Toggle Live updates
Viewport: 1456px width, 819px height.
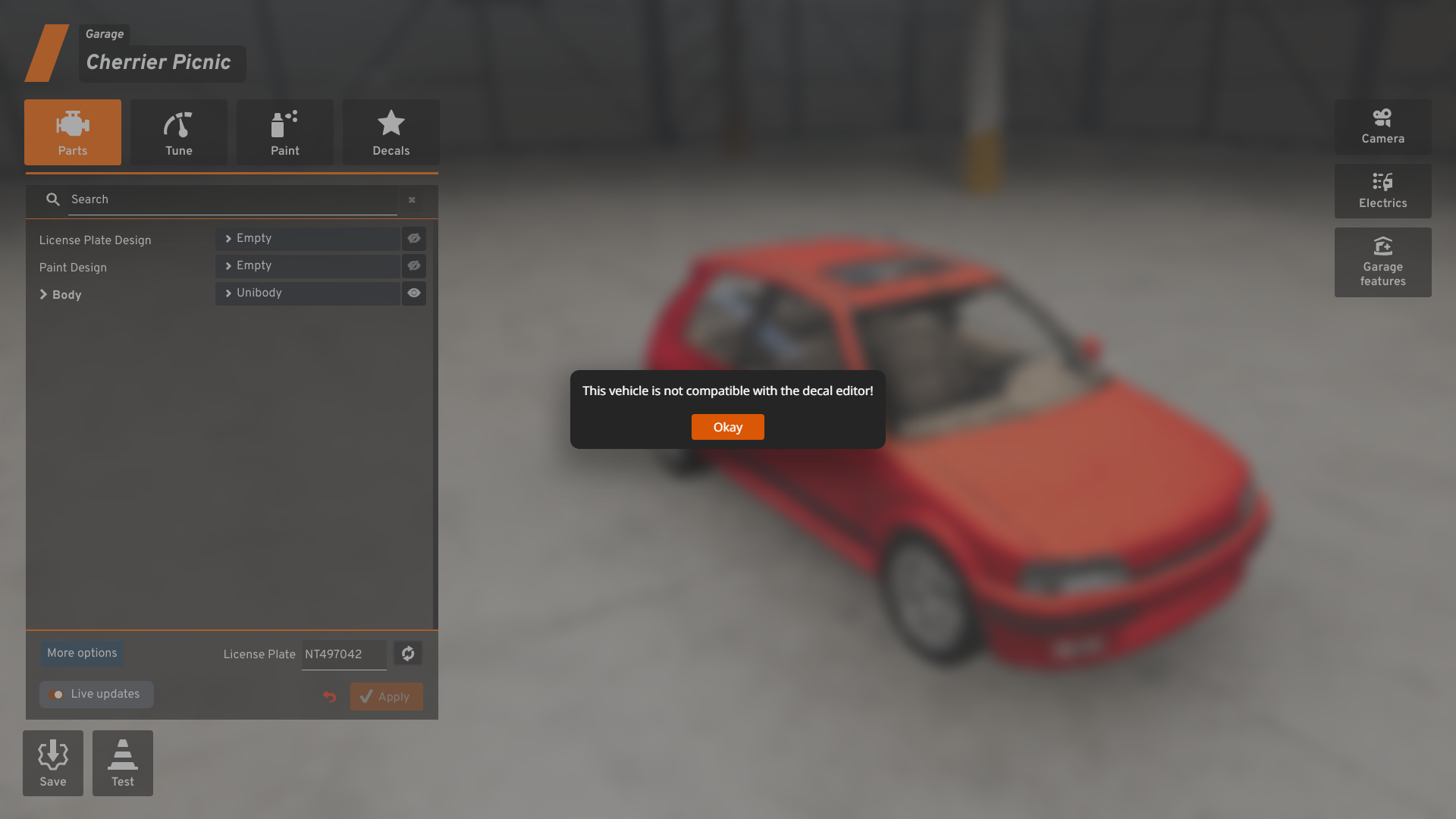click(x=96, y=695)
